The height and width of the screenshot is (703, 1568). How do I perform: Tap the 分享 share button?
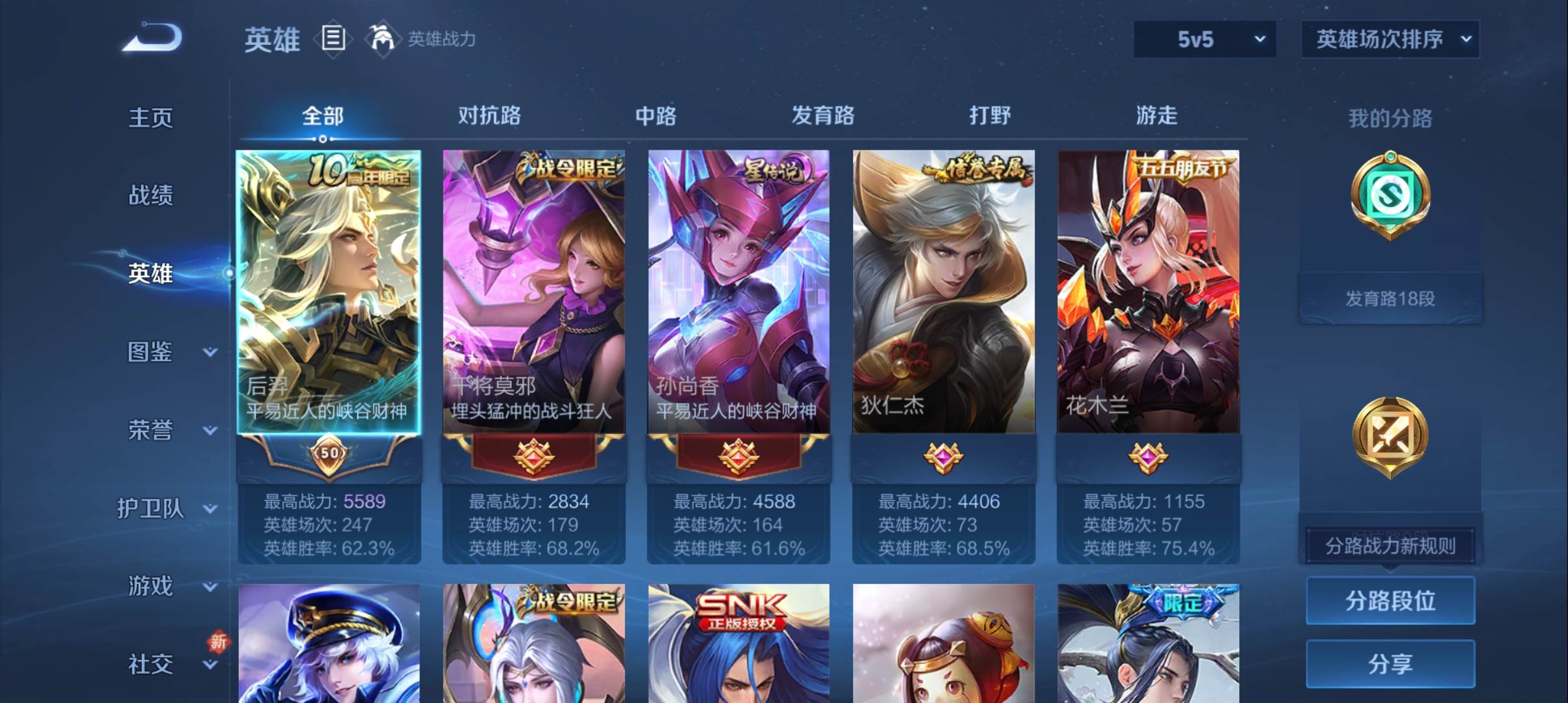[1390, 664]
